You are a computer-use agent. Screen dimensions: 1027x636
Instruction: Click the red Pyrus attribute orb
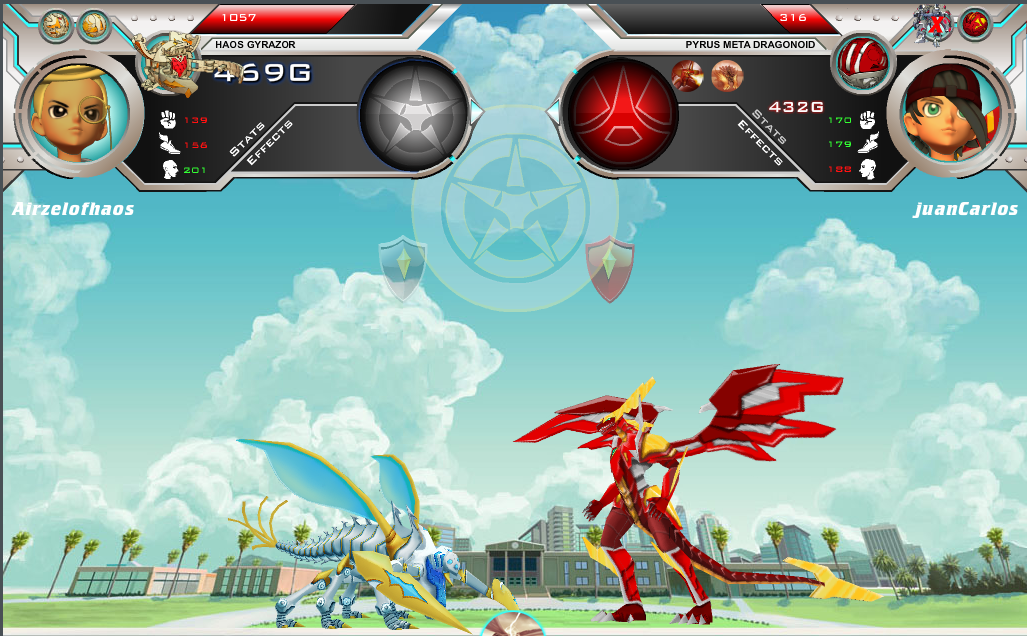click(x=621, y=112)
